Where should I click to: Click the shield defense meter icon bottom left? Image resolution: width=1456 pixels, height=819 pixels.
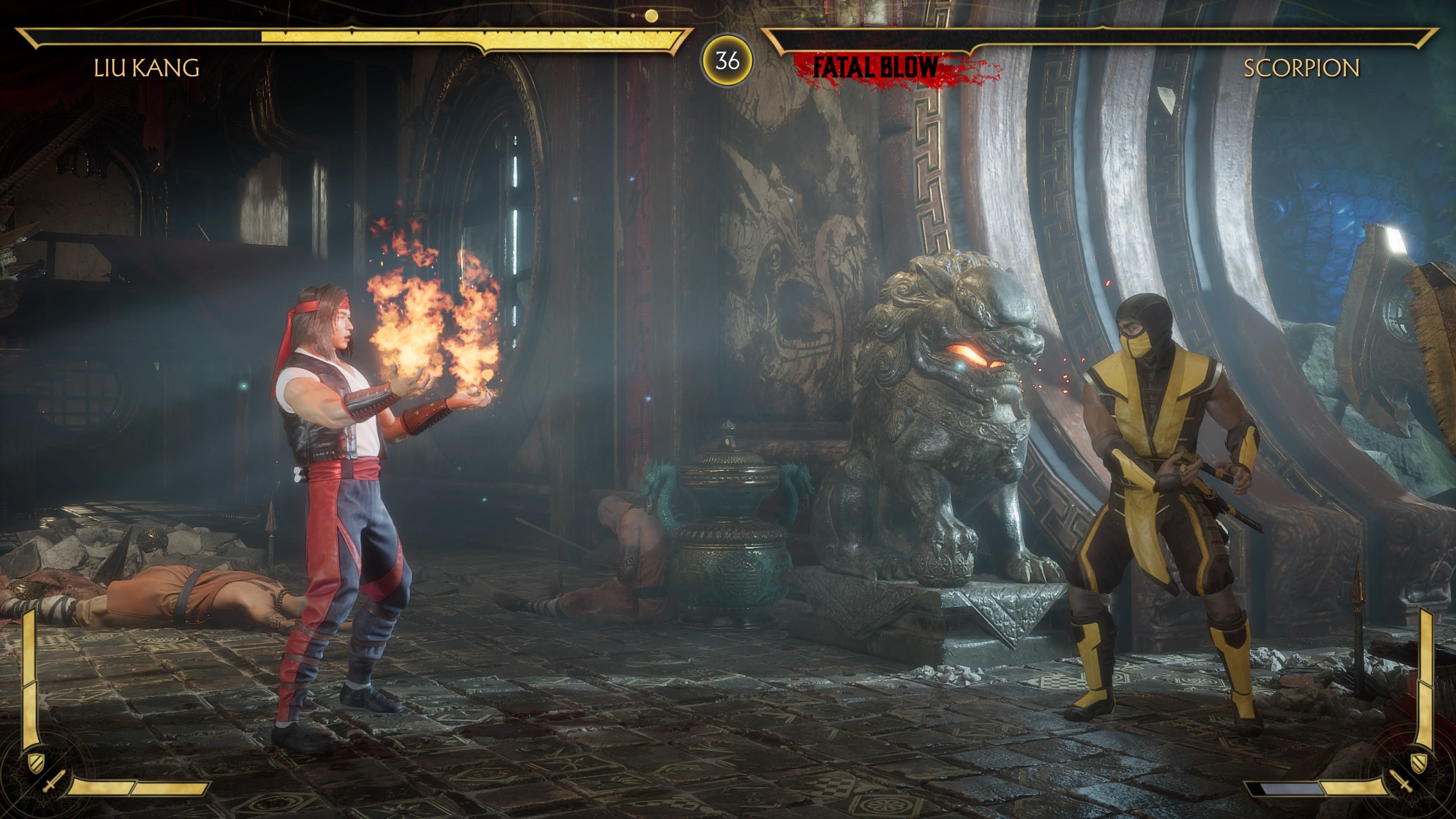[x=36, y=764]
